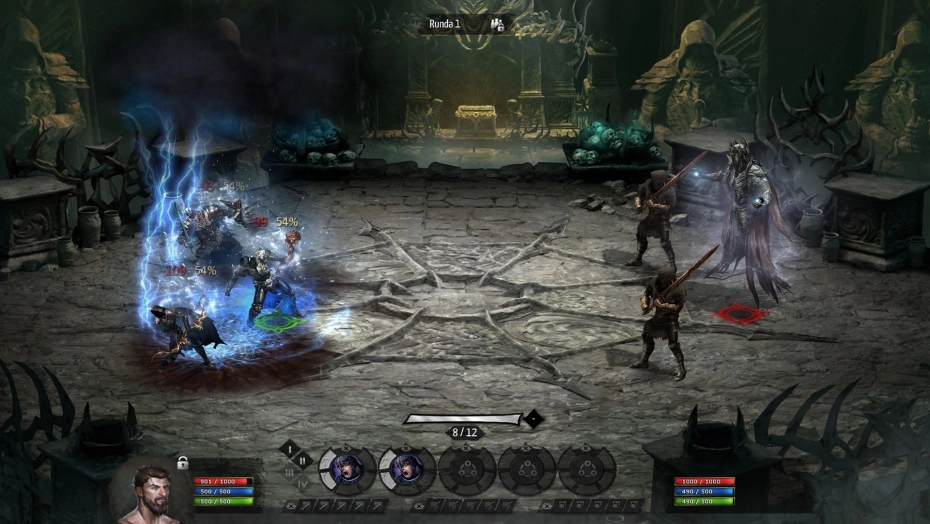Switch to skill tier III
Image resolution: width=930 pixels, height=524 pixels.
(290, 472)
